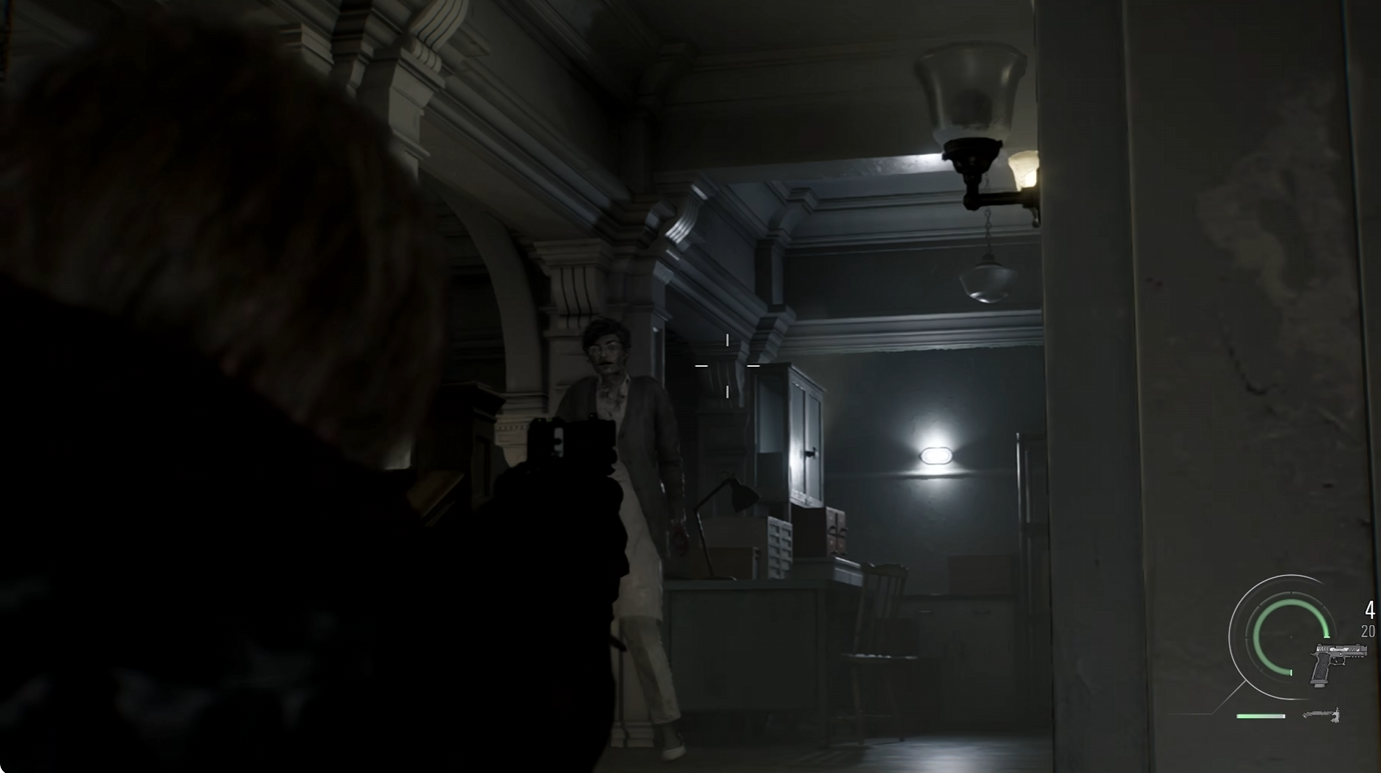Click the knife icon below the pistol

pos(1321,714)
